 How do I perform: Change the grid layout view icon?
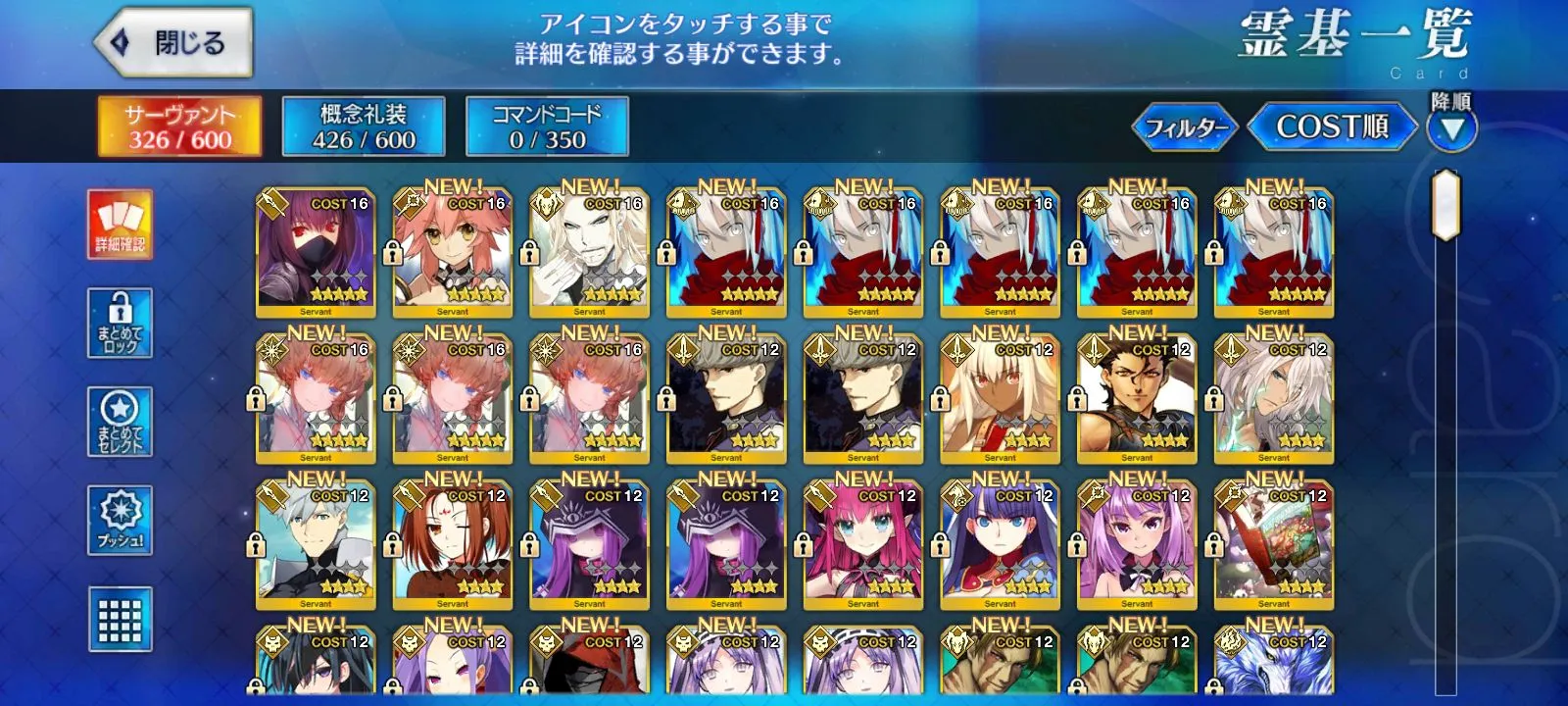(120, 619)
